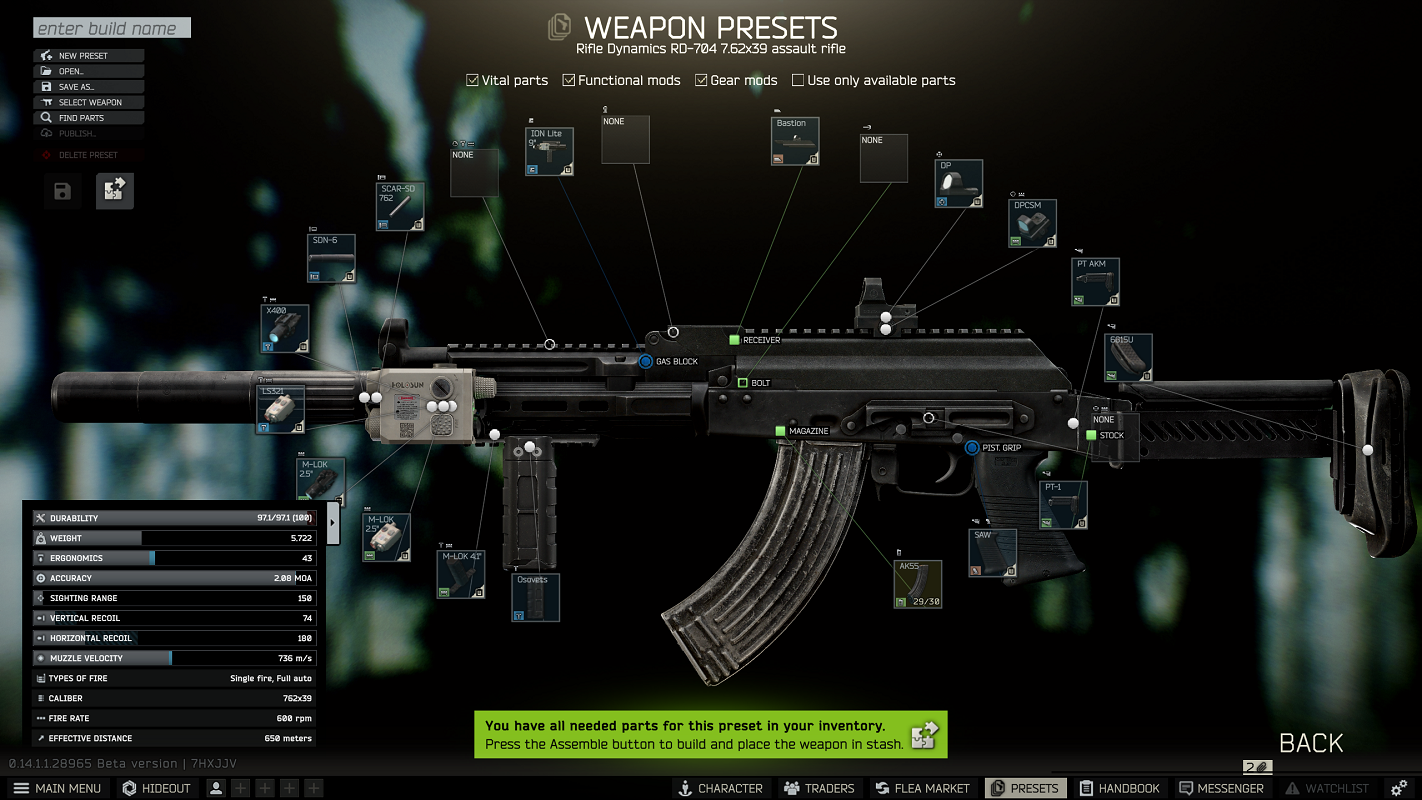
Task: Toggle the Functional mods checkbox
Action: tap(569, 80)
